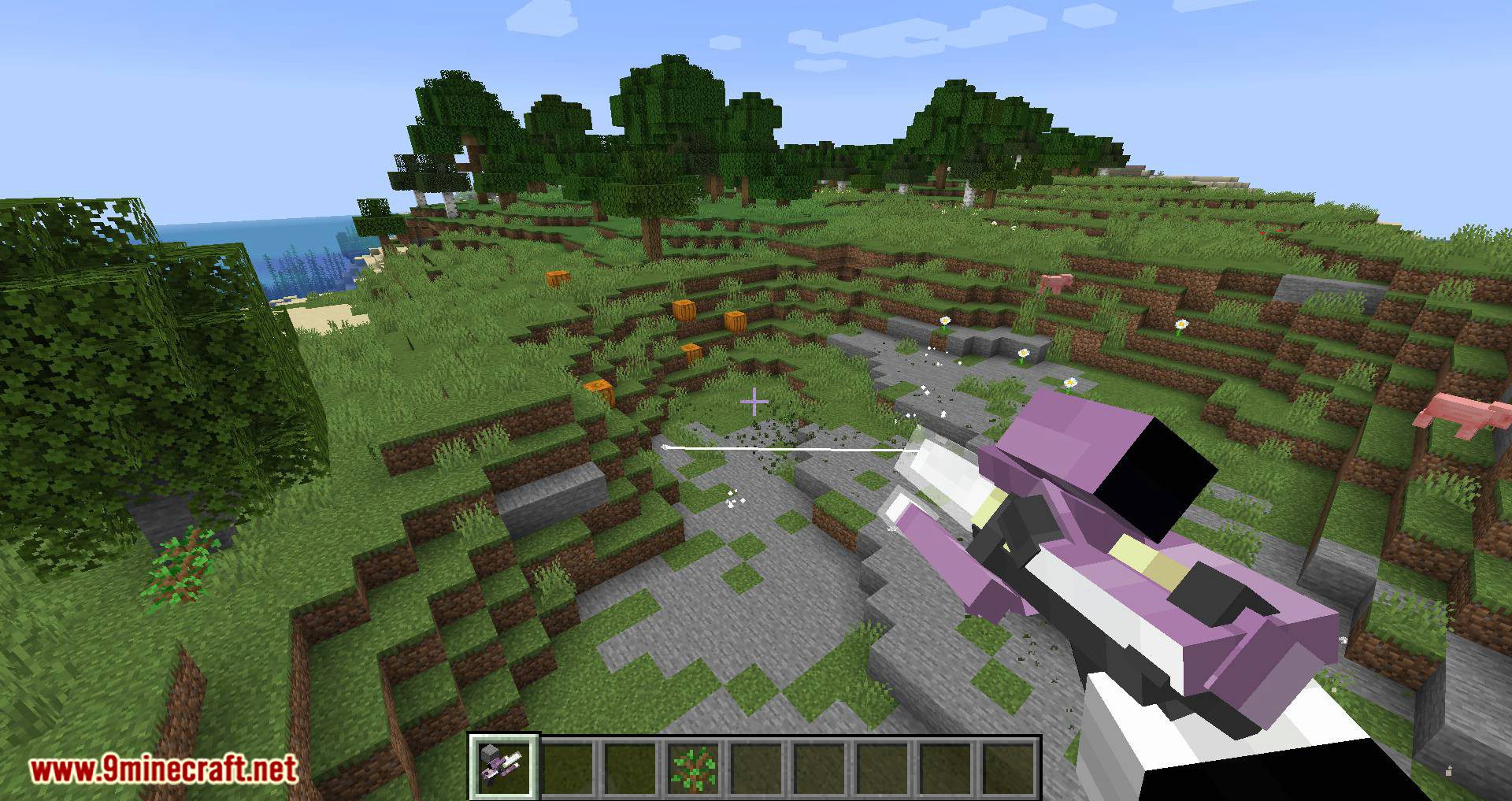Screen dimensions: 1512x801
Task: Click the purple crosshair at screen center
Action: click(x=754, y=402)
